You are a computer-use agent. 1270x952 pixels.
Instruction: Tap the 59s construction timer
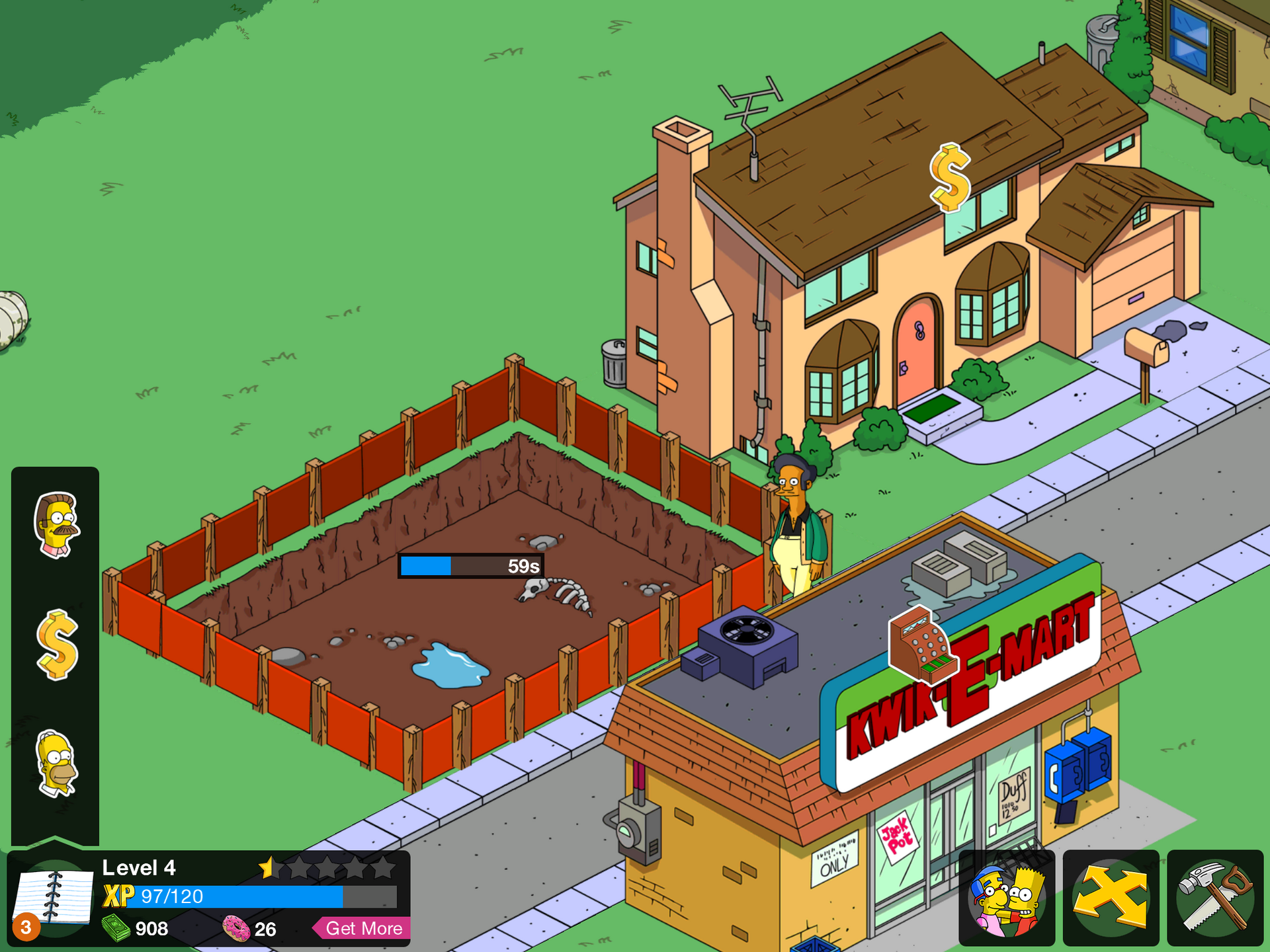click(470, 566)
